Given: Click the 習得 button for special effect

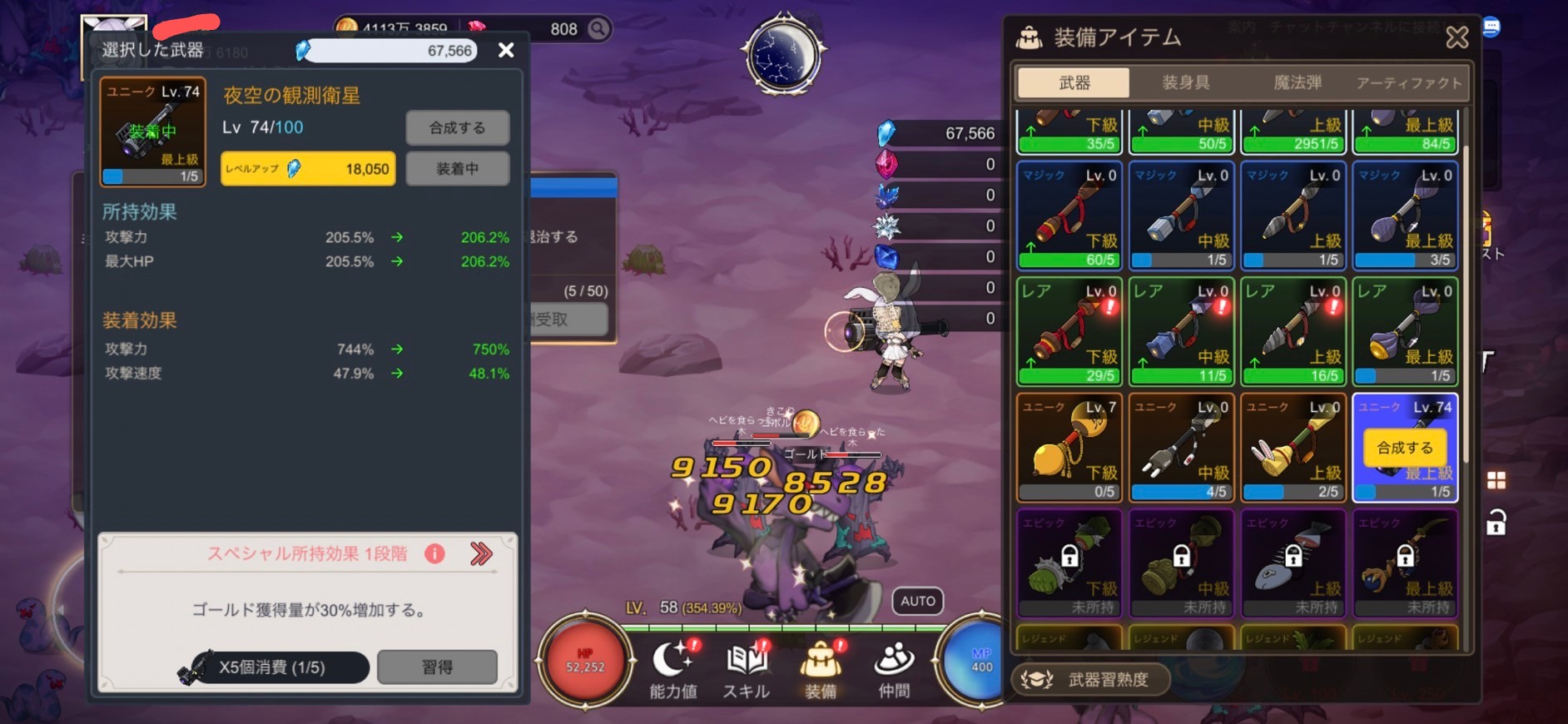Looking at the screenshot, I should pyautogui.click(x=437, y=667).
